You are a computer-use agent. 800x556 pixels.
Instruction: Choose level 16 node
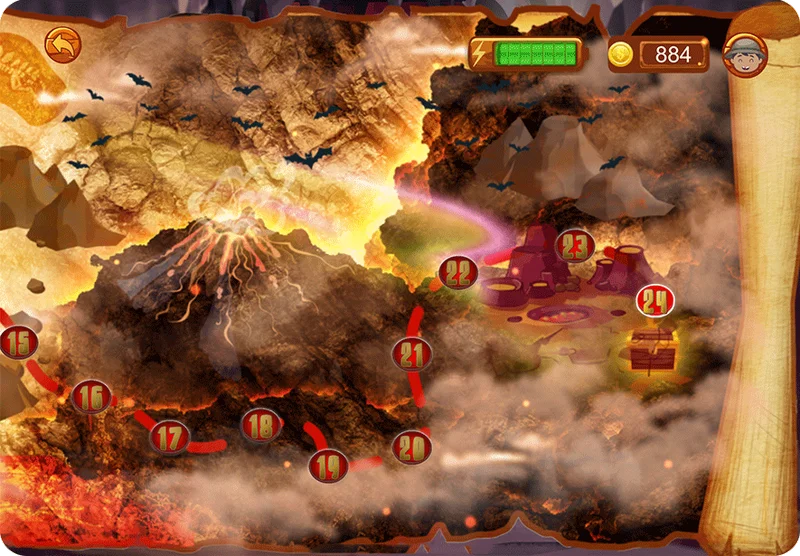[91, 397]
